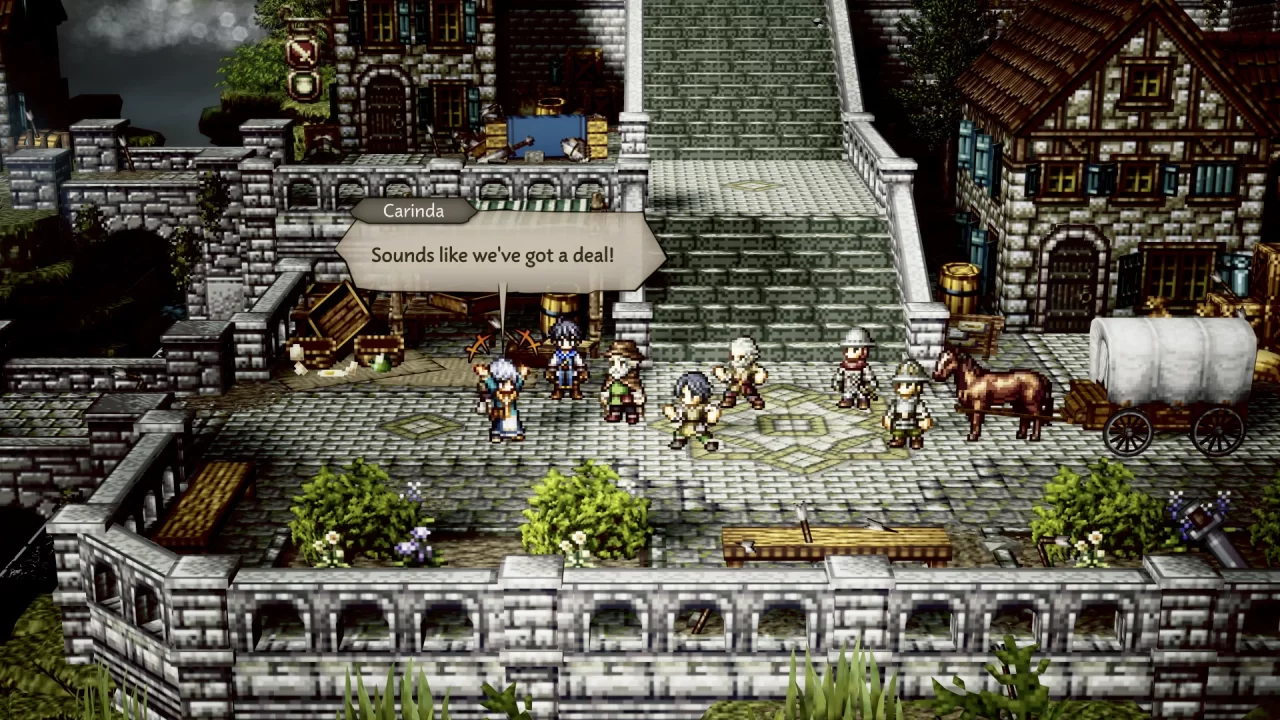The image size is (1280, 720).
Task: Expand the covered wagon on the right
Action: 1175,370
